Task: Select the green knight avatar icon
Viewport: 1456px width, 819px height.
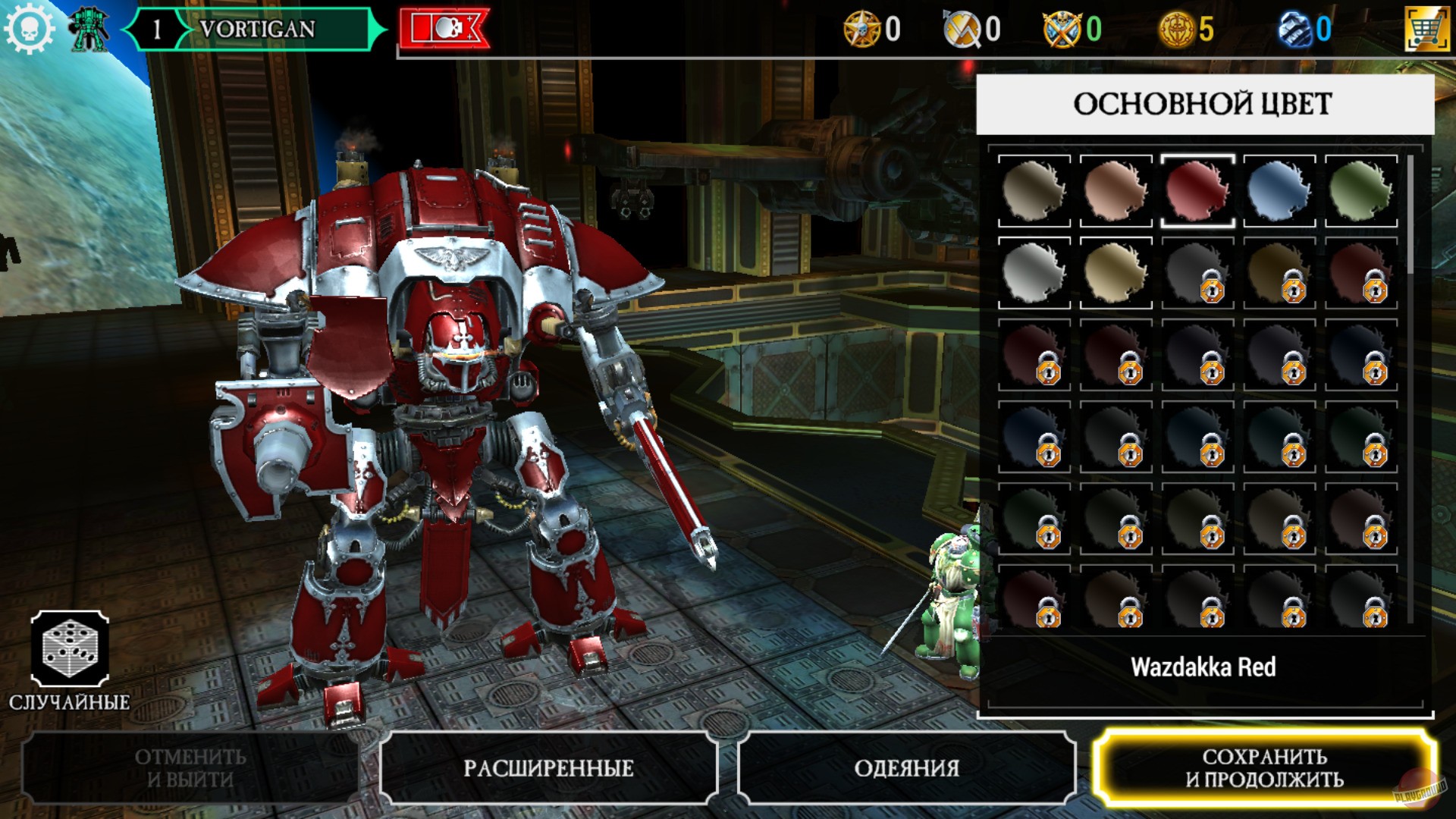Action: (86, 29)
